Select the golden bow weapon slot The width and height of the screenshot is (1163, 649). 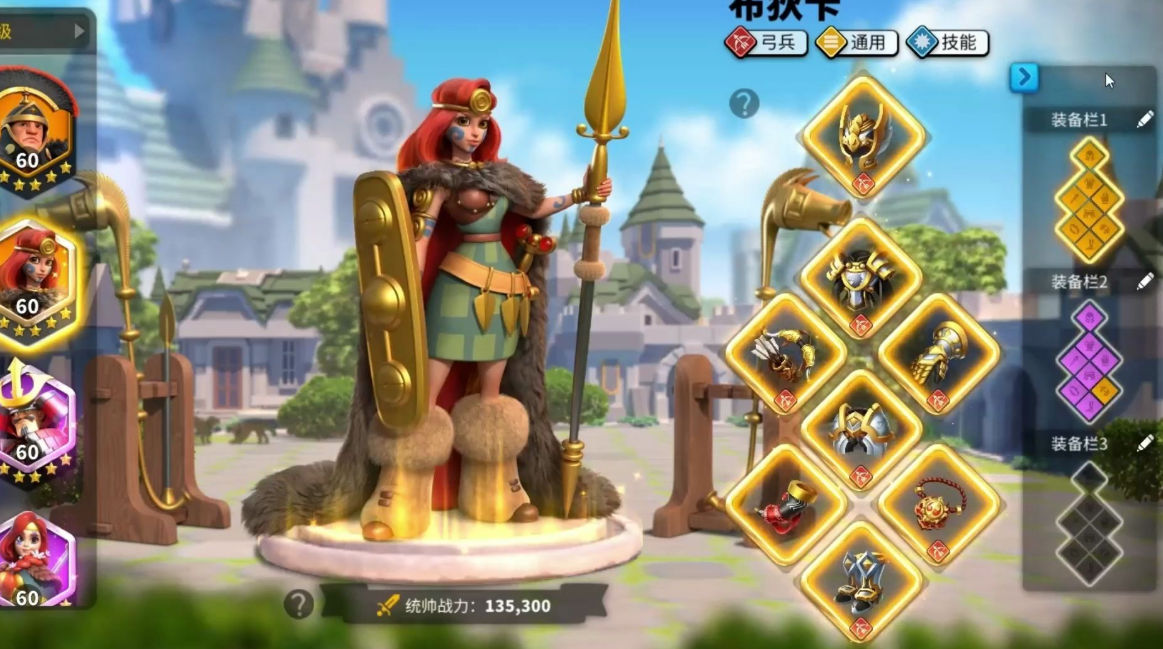[x=785, y=354]
